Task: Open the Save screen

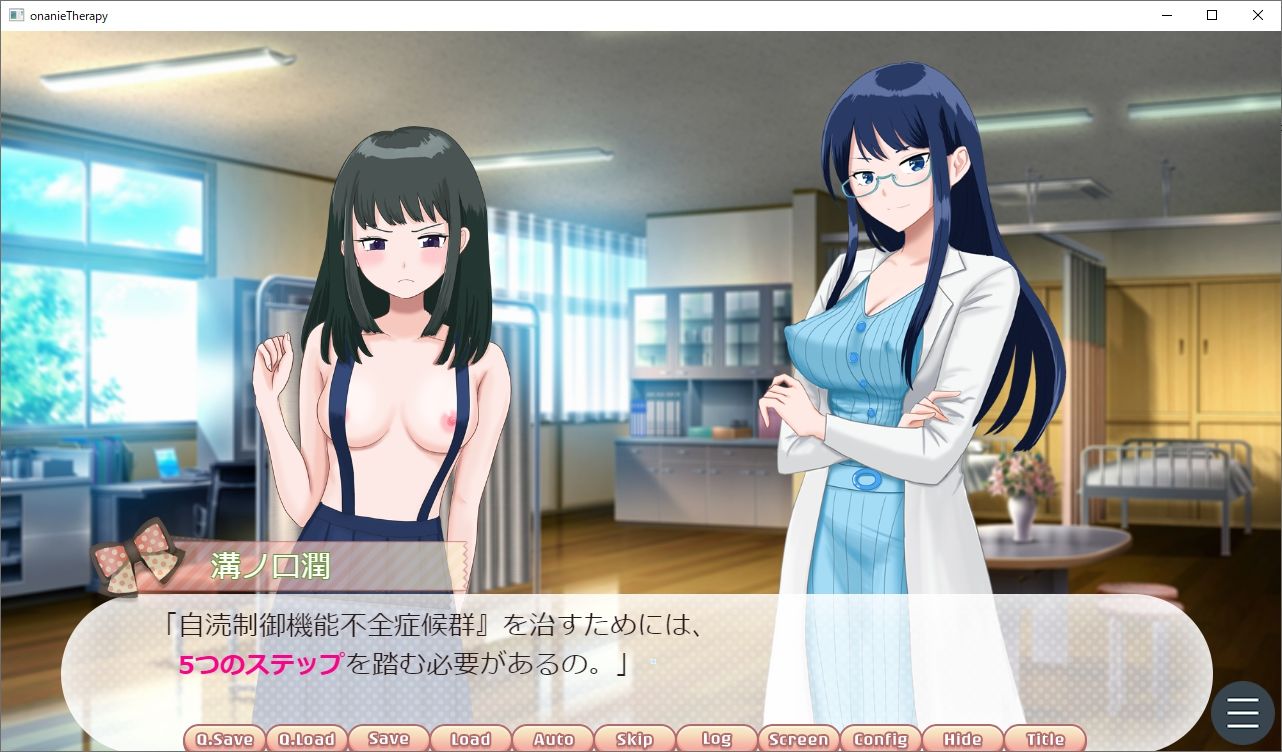Action: [388, 738]
